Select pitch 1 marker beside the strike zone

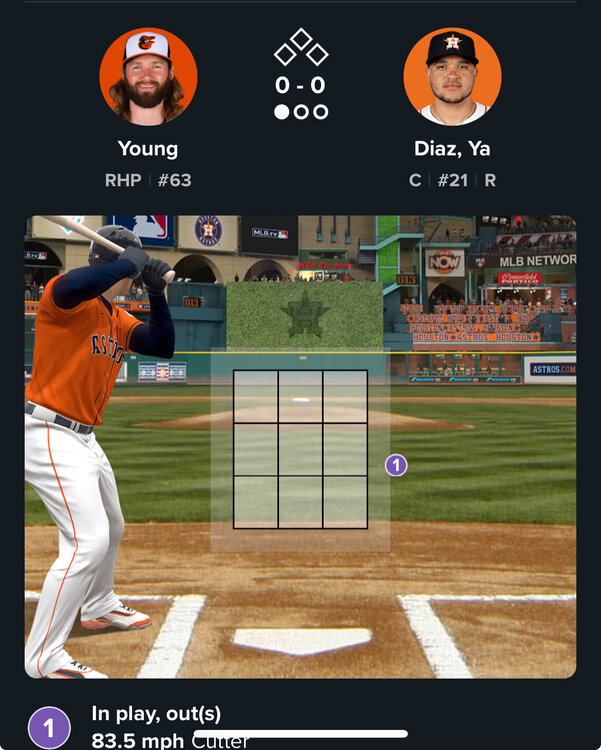point(396,465)
